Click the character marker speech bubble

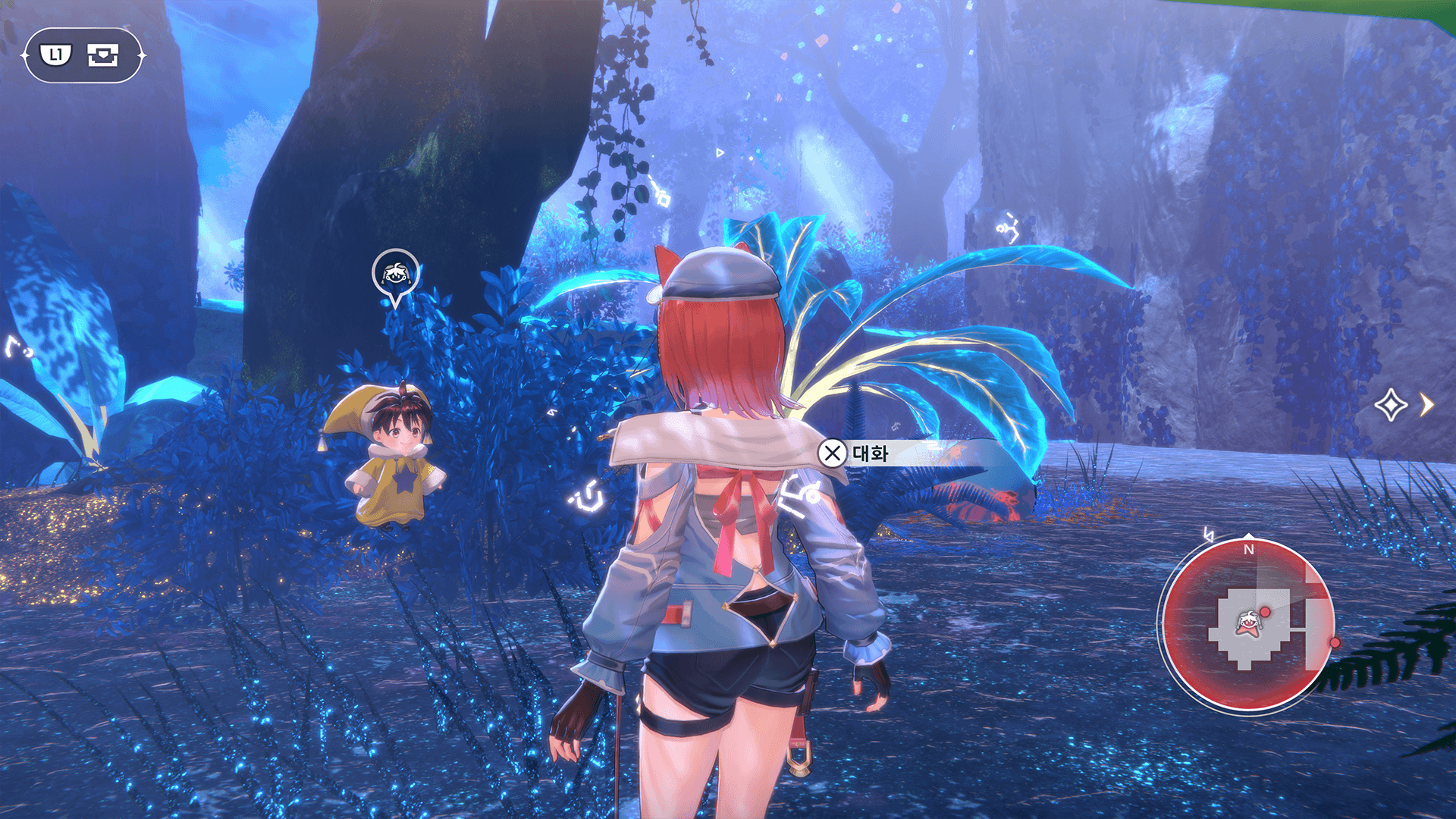pyautogui.click(x=395, y=274)
